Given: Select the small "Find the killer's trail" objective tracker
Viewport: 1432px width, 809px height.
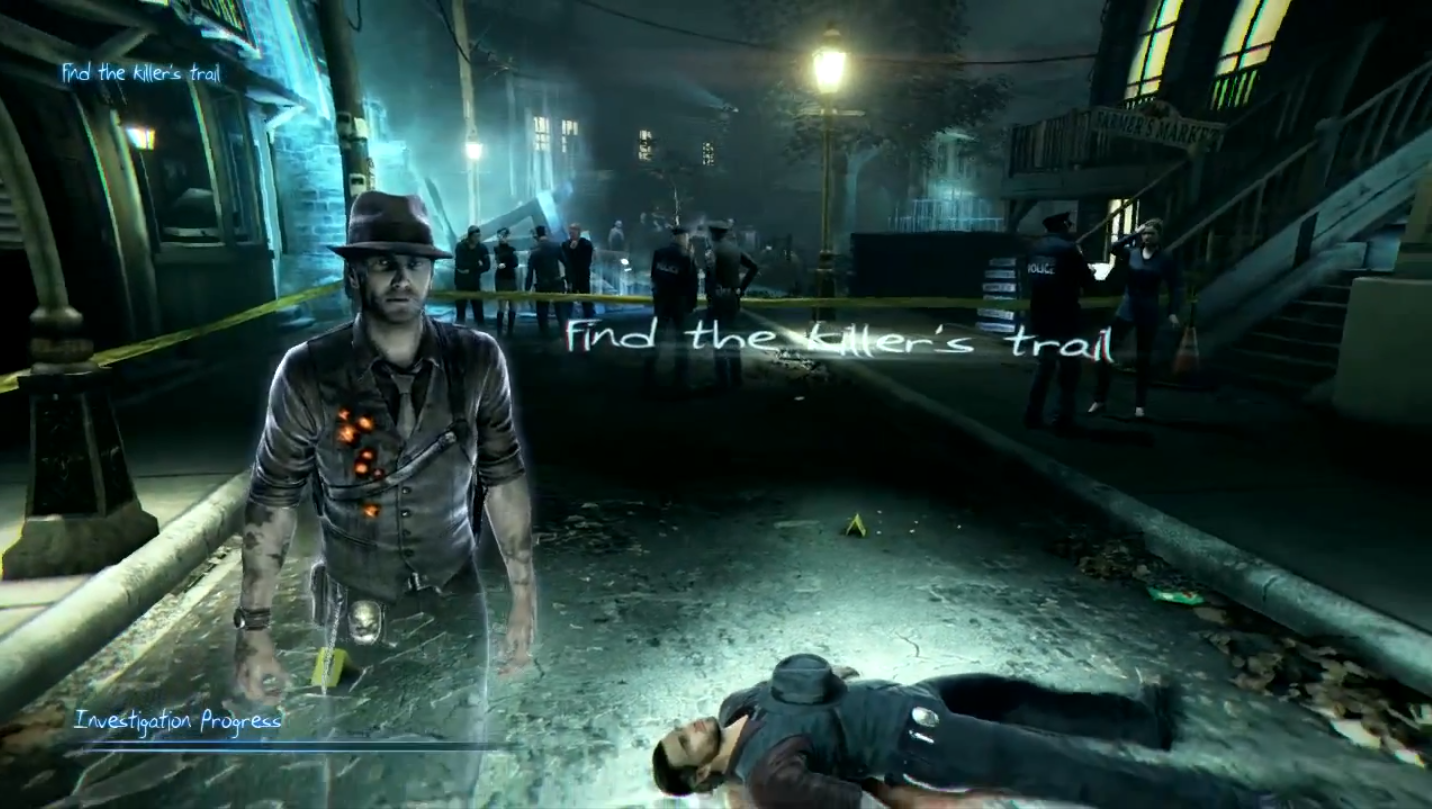Looking at the screenshot, I should 141,72.
